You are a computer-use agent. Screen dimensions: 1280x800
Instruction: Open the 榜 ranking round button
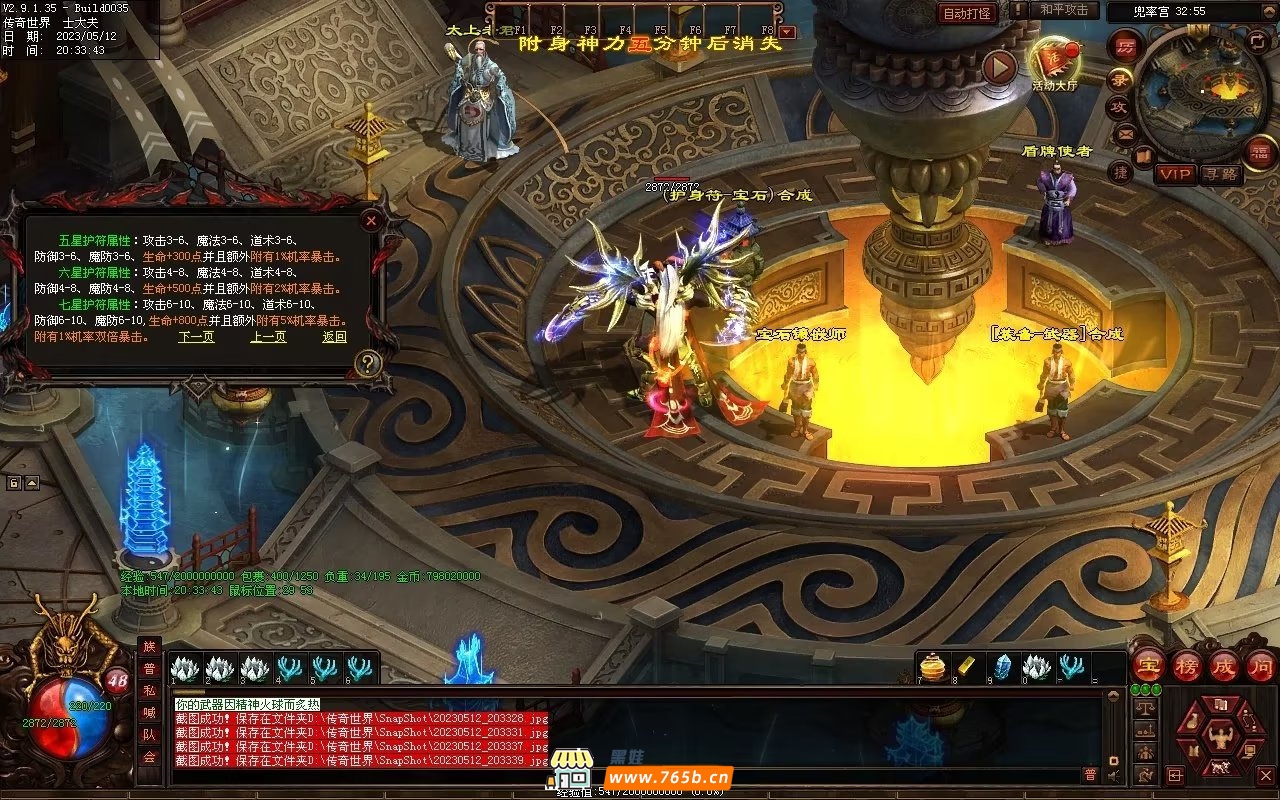(1187, 665)
